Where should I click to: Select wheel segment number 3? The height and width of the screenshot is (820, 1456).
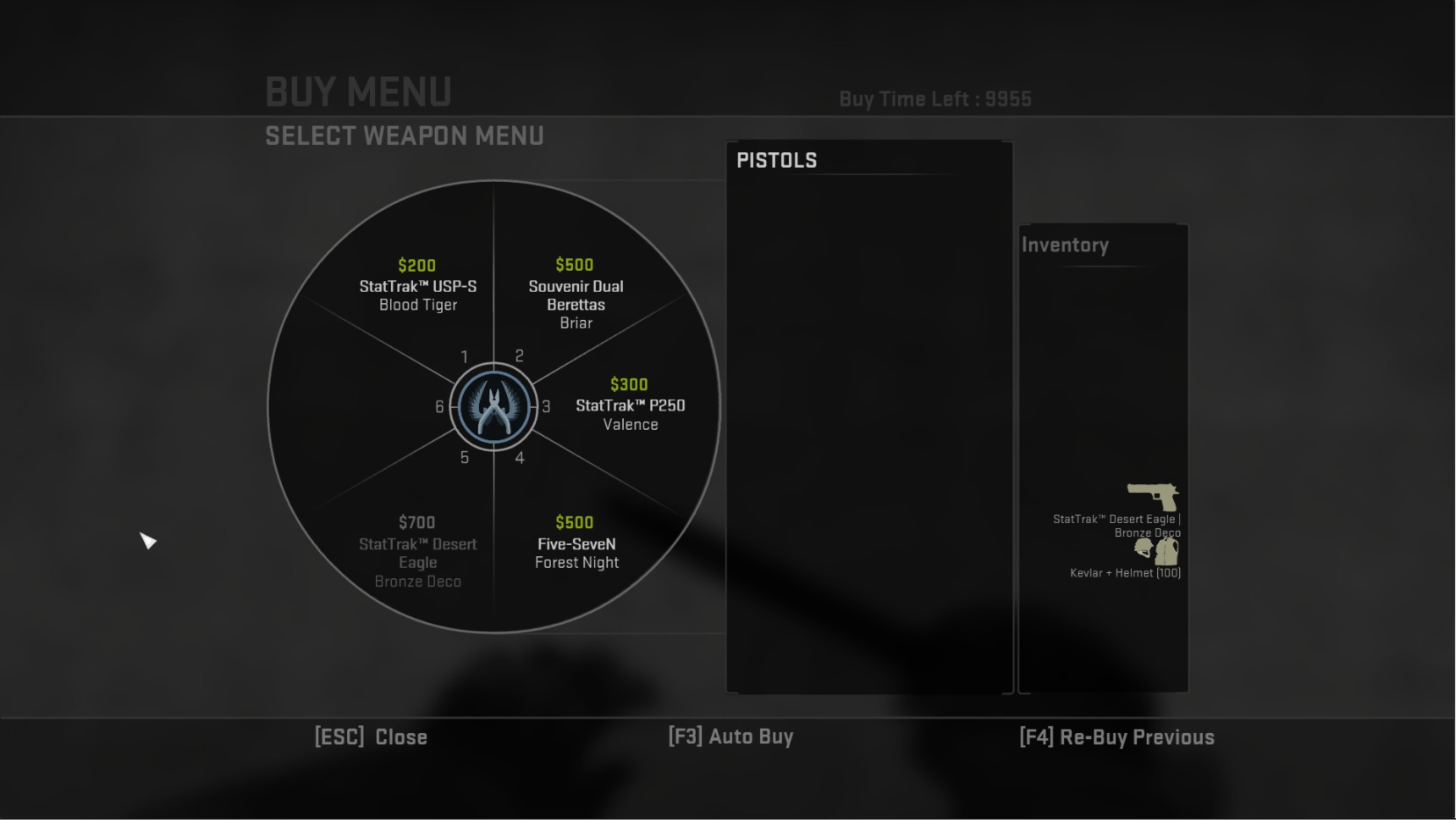pos(547,407)
